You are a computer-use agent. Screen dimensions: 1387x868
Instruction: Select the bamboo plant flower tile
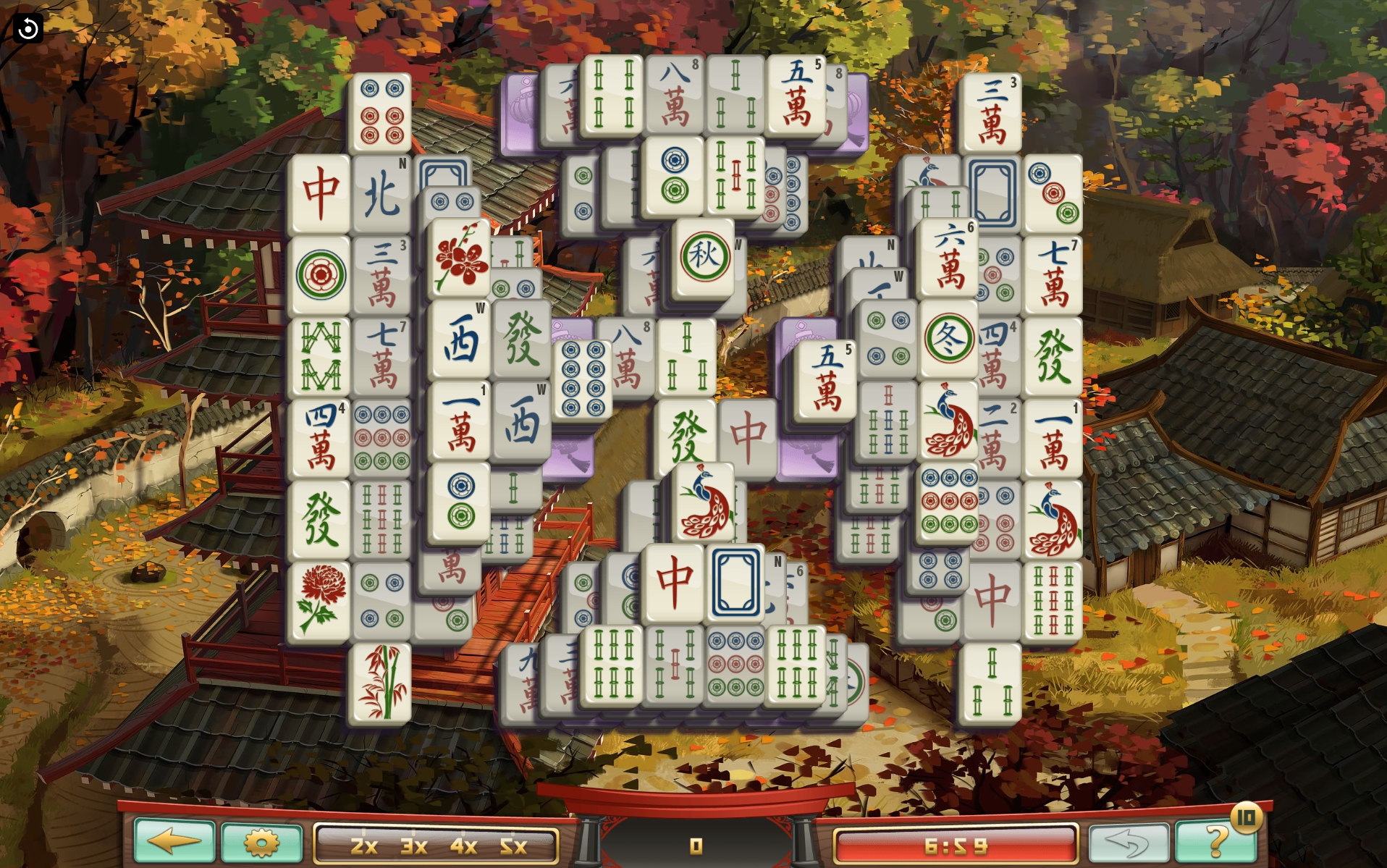[380, 683]
